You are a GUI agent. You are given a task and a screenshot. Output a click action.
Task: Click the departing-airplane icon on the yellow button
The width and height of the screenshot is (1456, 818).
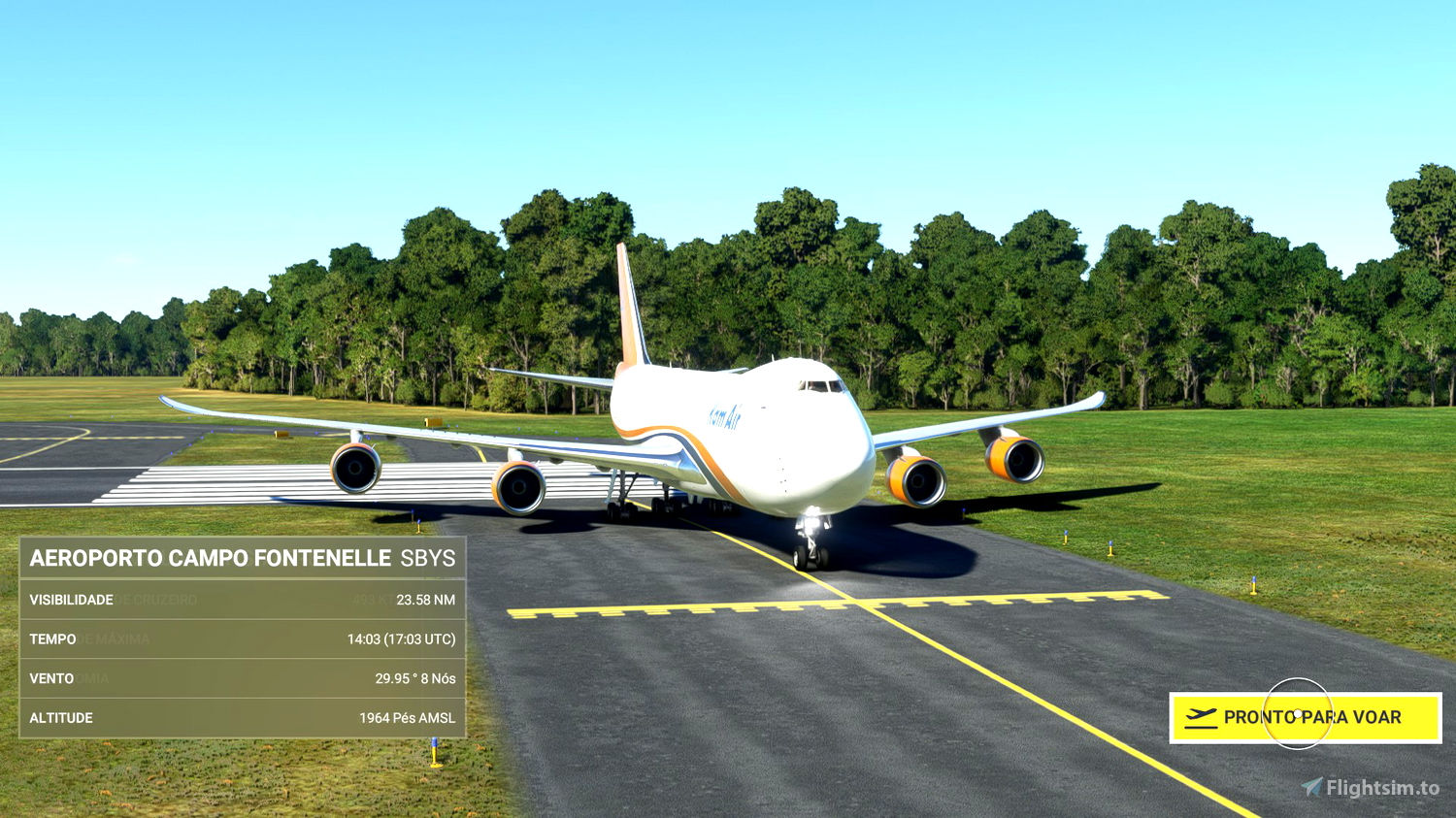[1202, 717]
